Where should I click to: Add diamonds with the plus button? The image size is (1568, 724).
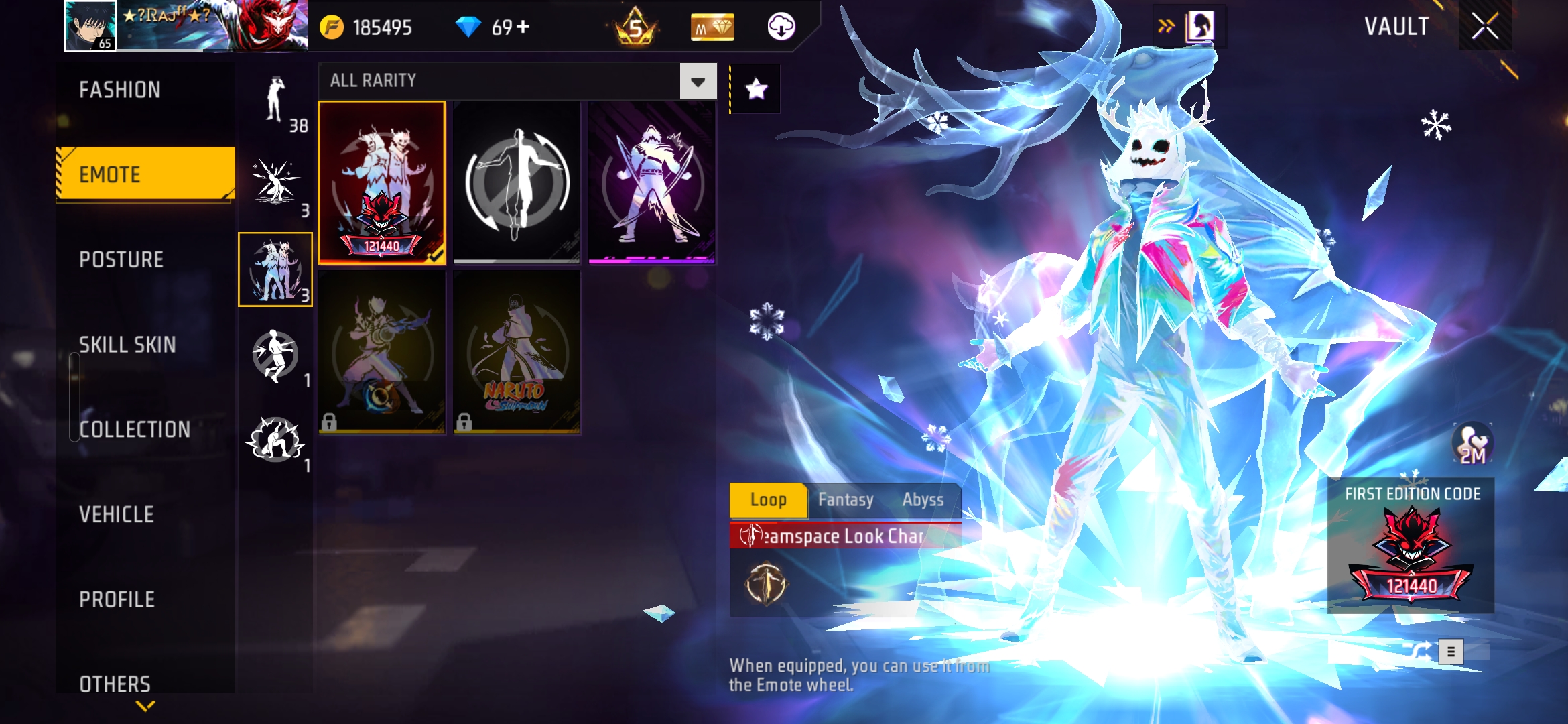click(523, 27)
